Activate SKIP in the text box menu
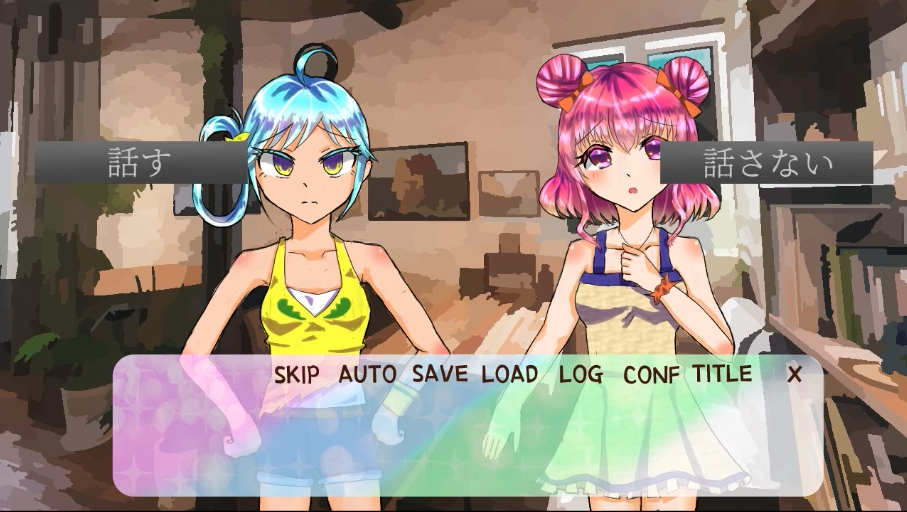Viewport: 907px width, 512px height. coord(296,375)
